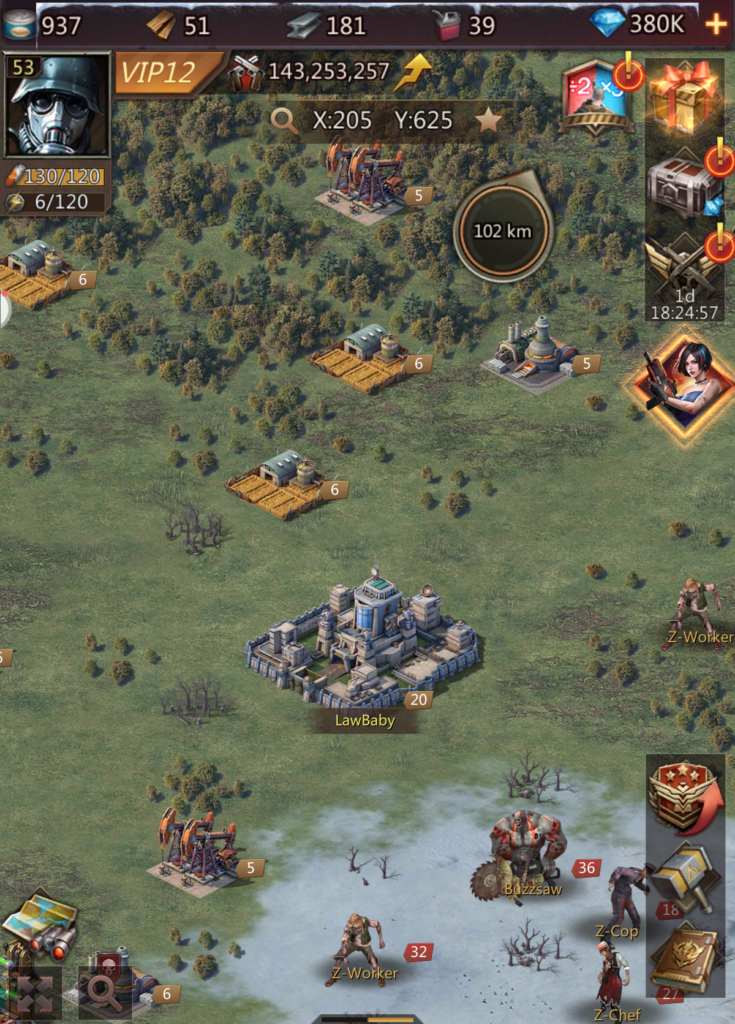Open the map and binoculars scouting icon

(x=39, y=922)
